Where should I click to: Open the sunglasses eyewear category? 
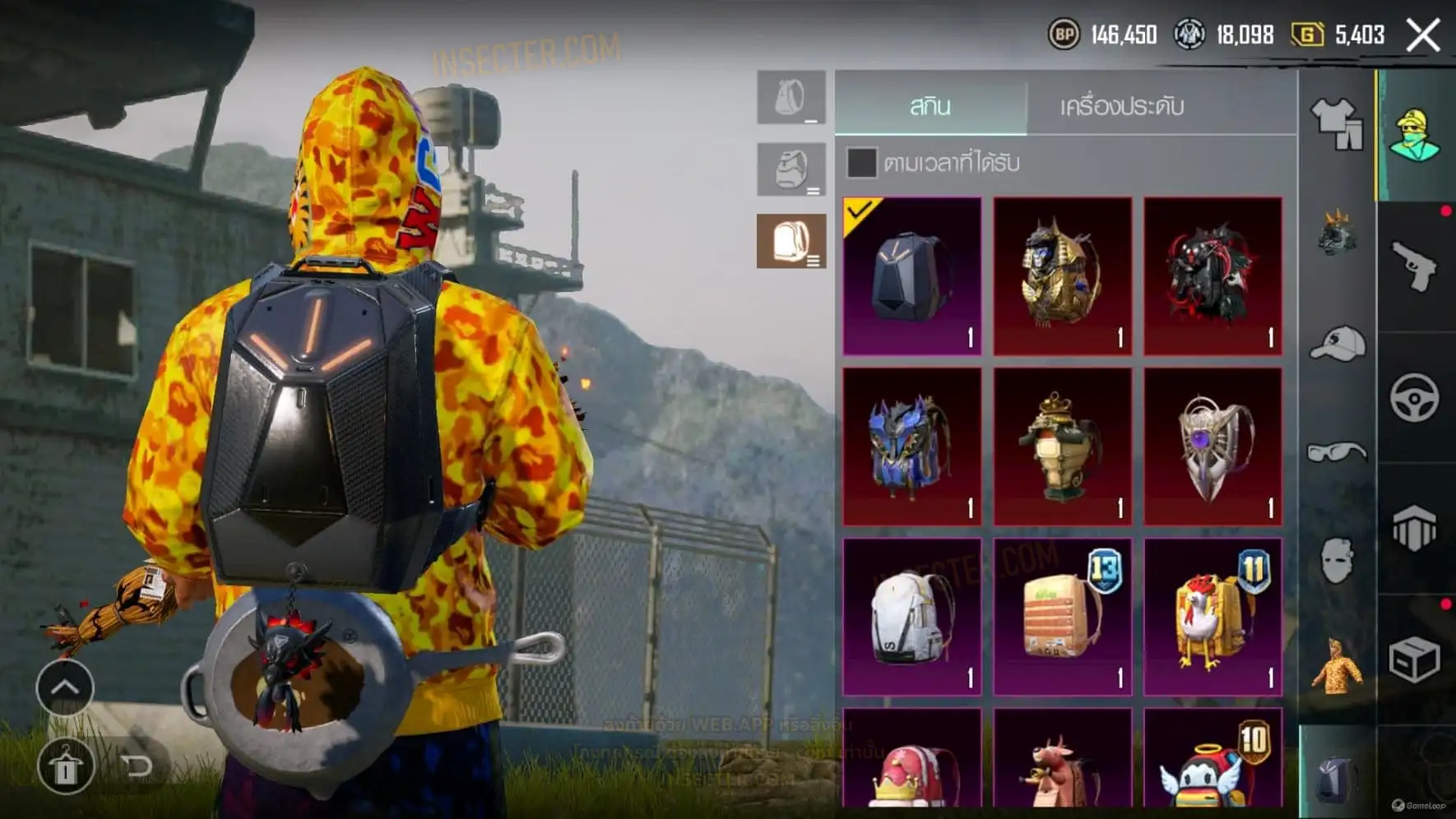tap(1337, 451)
